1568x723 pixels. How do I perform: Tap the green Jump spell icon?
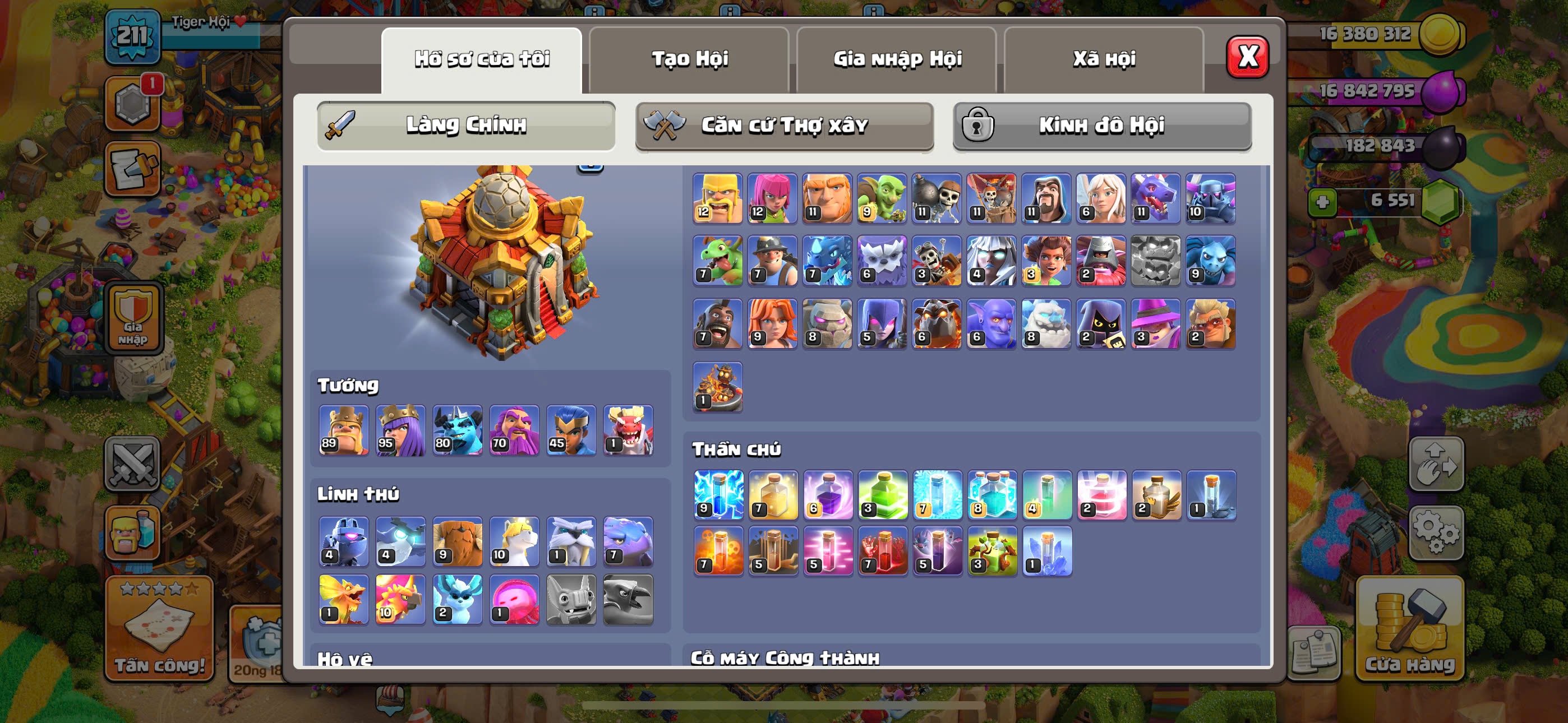[883, 494]
